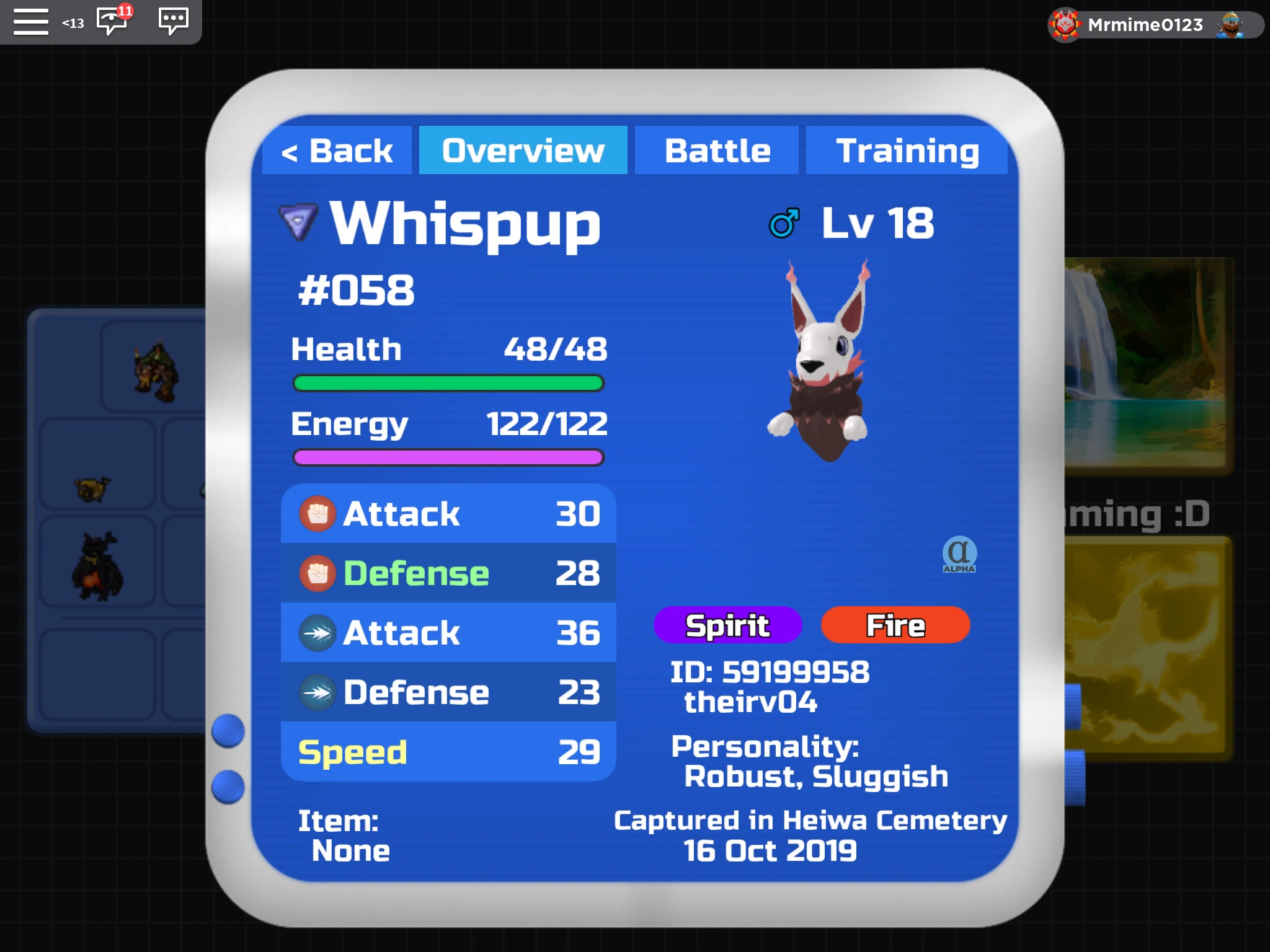The image size is (1270, 952).
Task: Click the fist icon next to melee Attack
Action: pyautogui.click(x=318, y=513)
